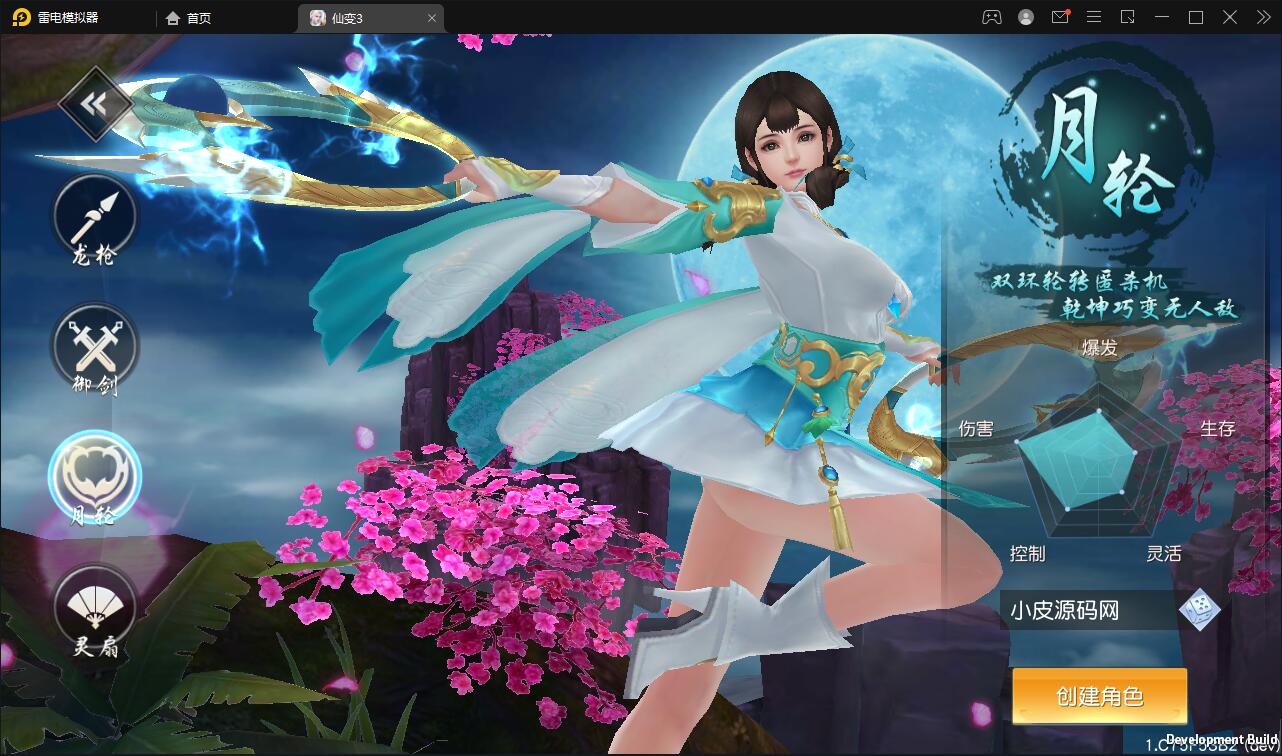Select the 御剑 sword class
Viewport: 1282px width, 756px height.
(x=94, y=348)
